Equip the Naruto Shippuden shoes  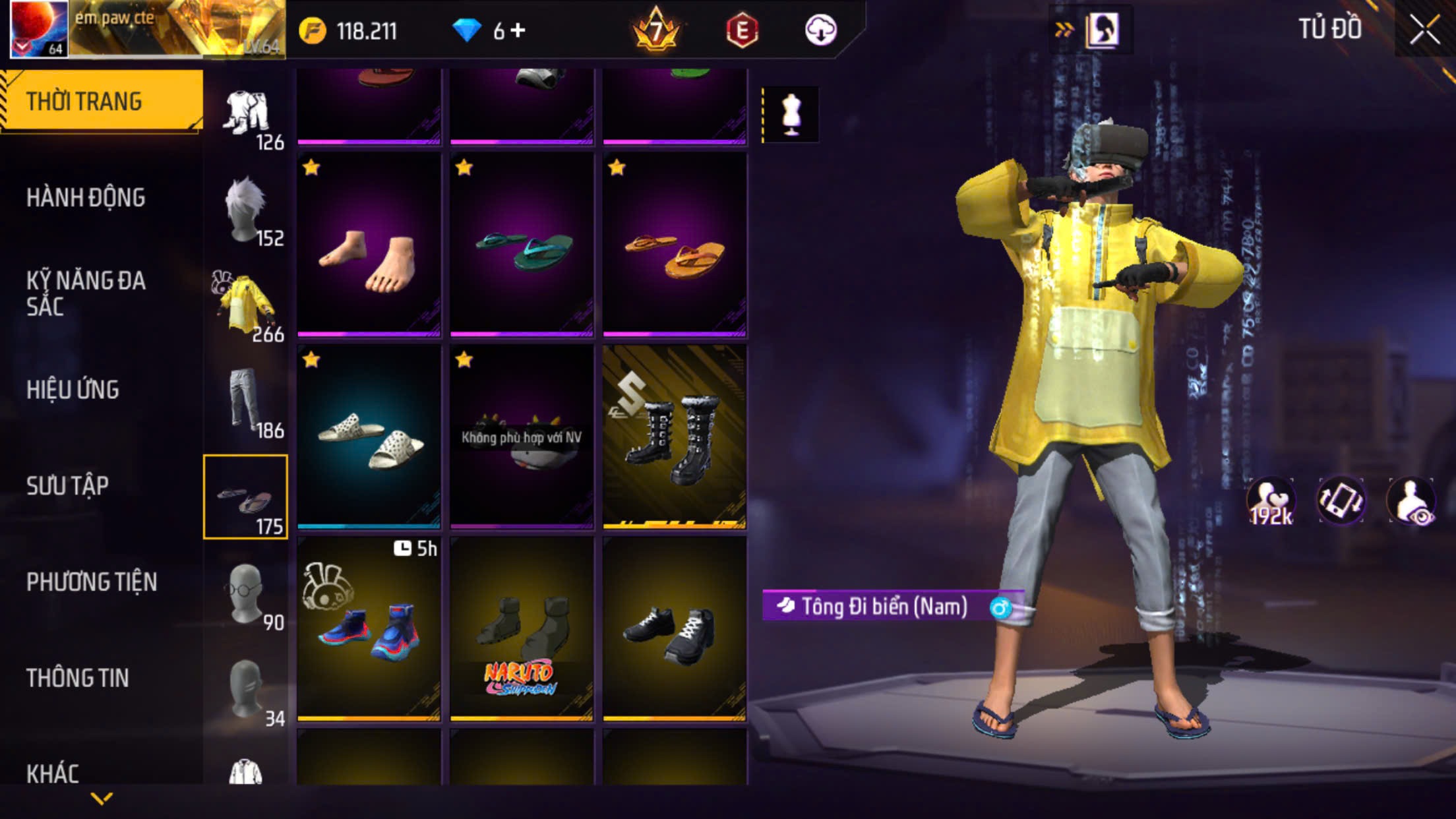coord(522,628)
